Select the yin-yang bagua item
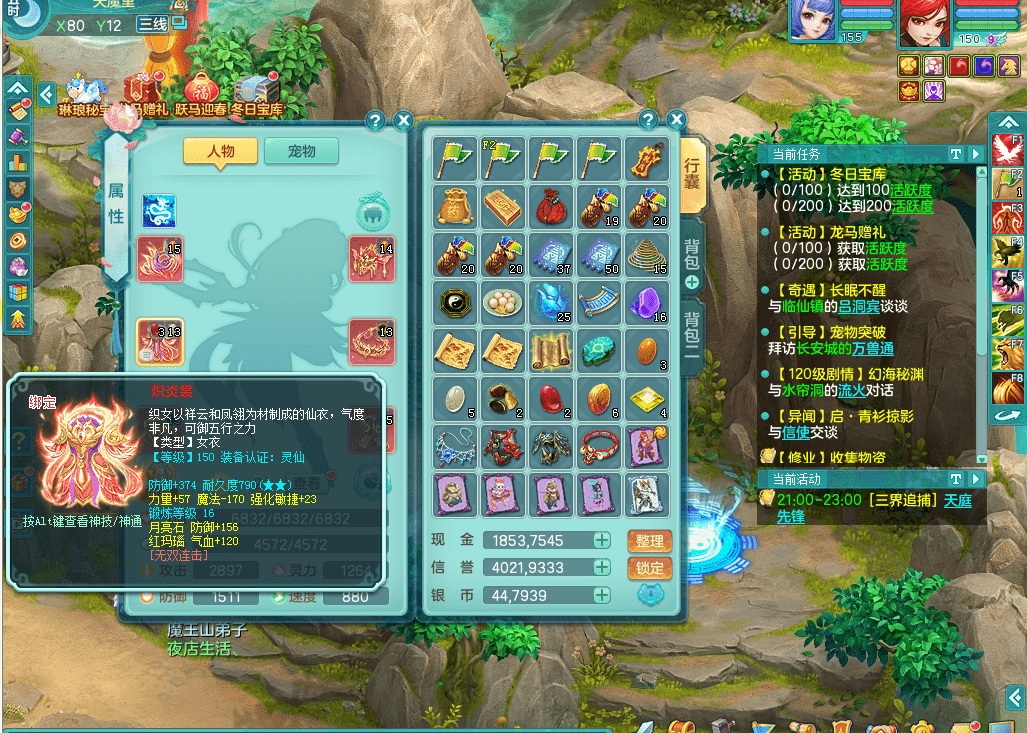Screen dimensions: 1027x733 454,303
